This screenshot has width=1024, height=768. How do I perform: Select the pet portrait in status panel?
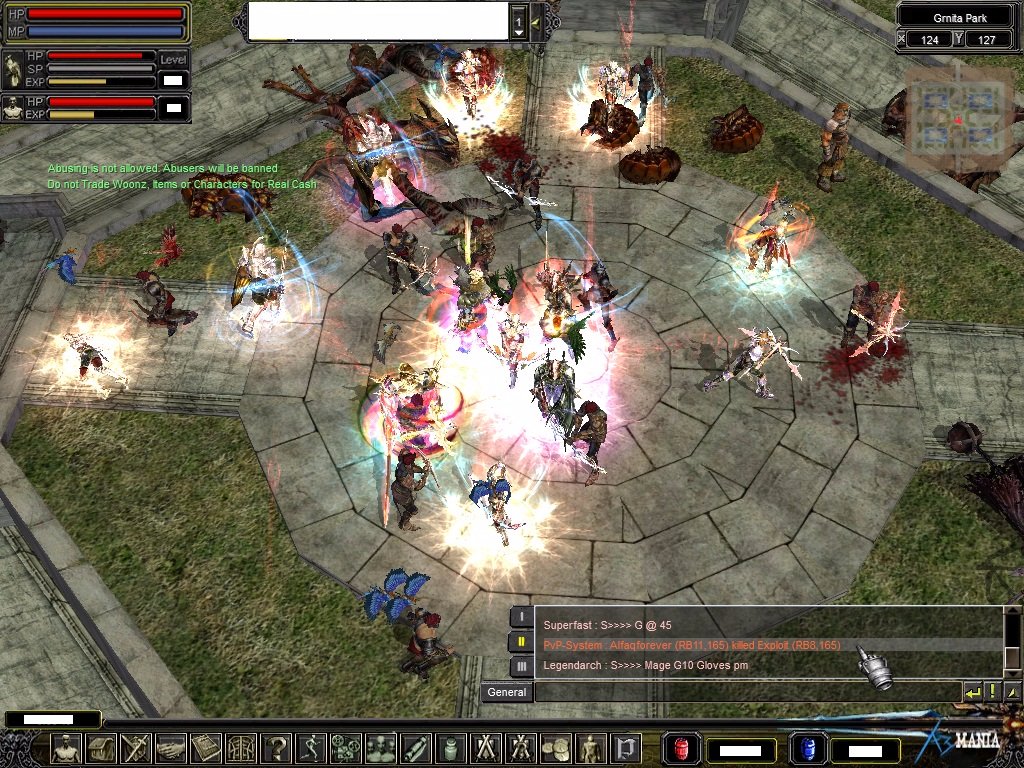[x=13, y=108]
